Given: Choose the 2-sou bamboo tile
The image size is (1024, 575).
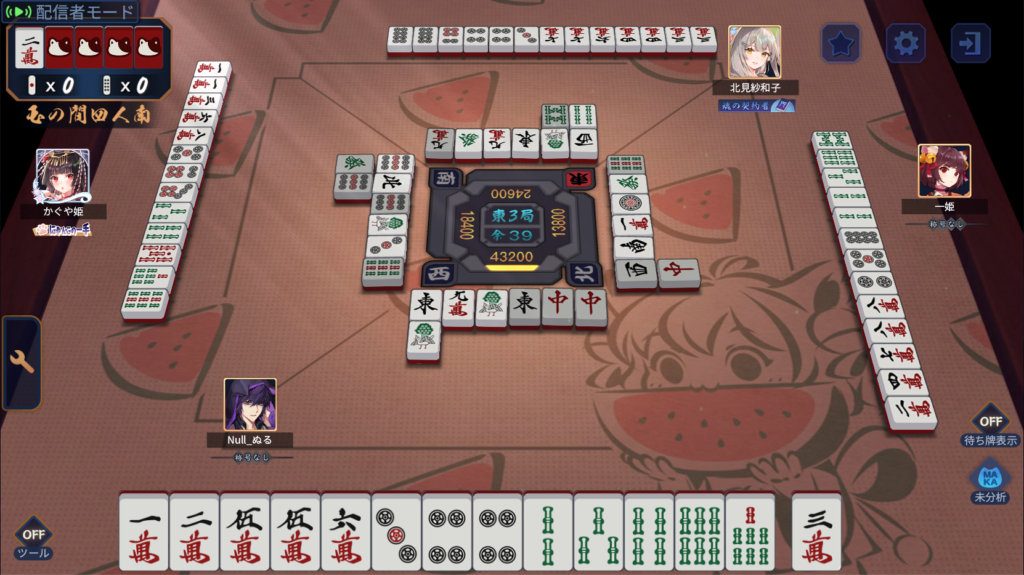Looking at the screenshot, I should [x=548, y=532].
